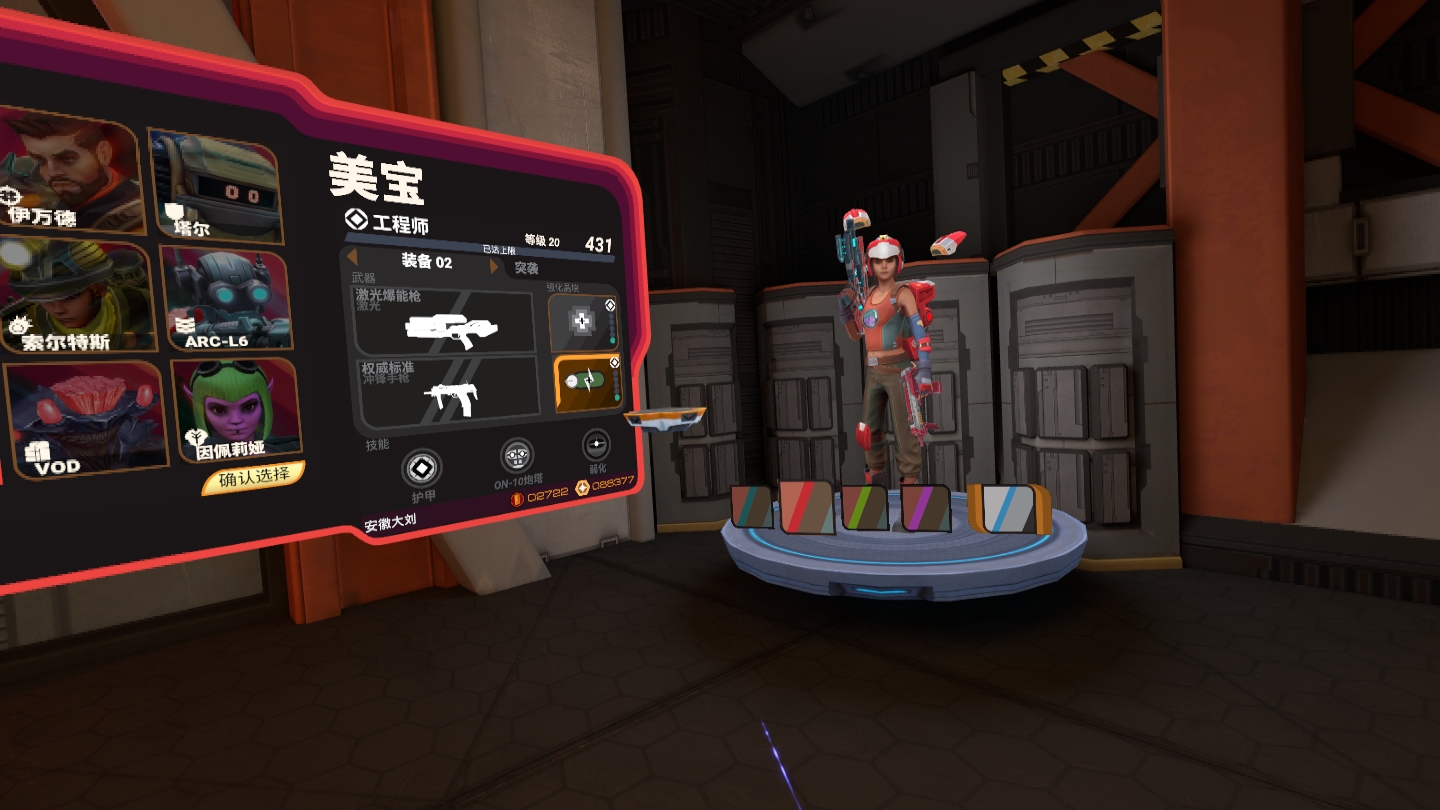Go to previous loadout with left arrow
Image resolution: width=1440 pixels, height=810 pixels.
(x=352, y=259)
